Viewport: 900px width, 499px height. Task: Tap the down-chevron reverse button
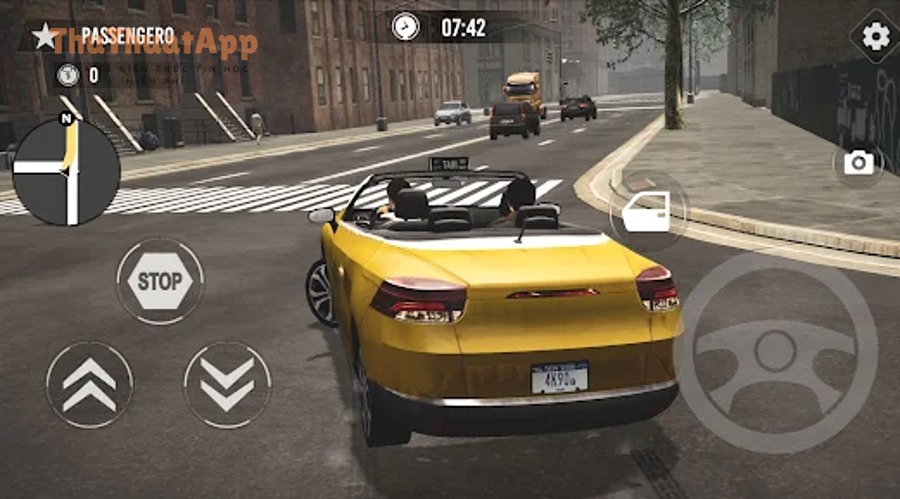click(x=227, y=384)
